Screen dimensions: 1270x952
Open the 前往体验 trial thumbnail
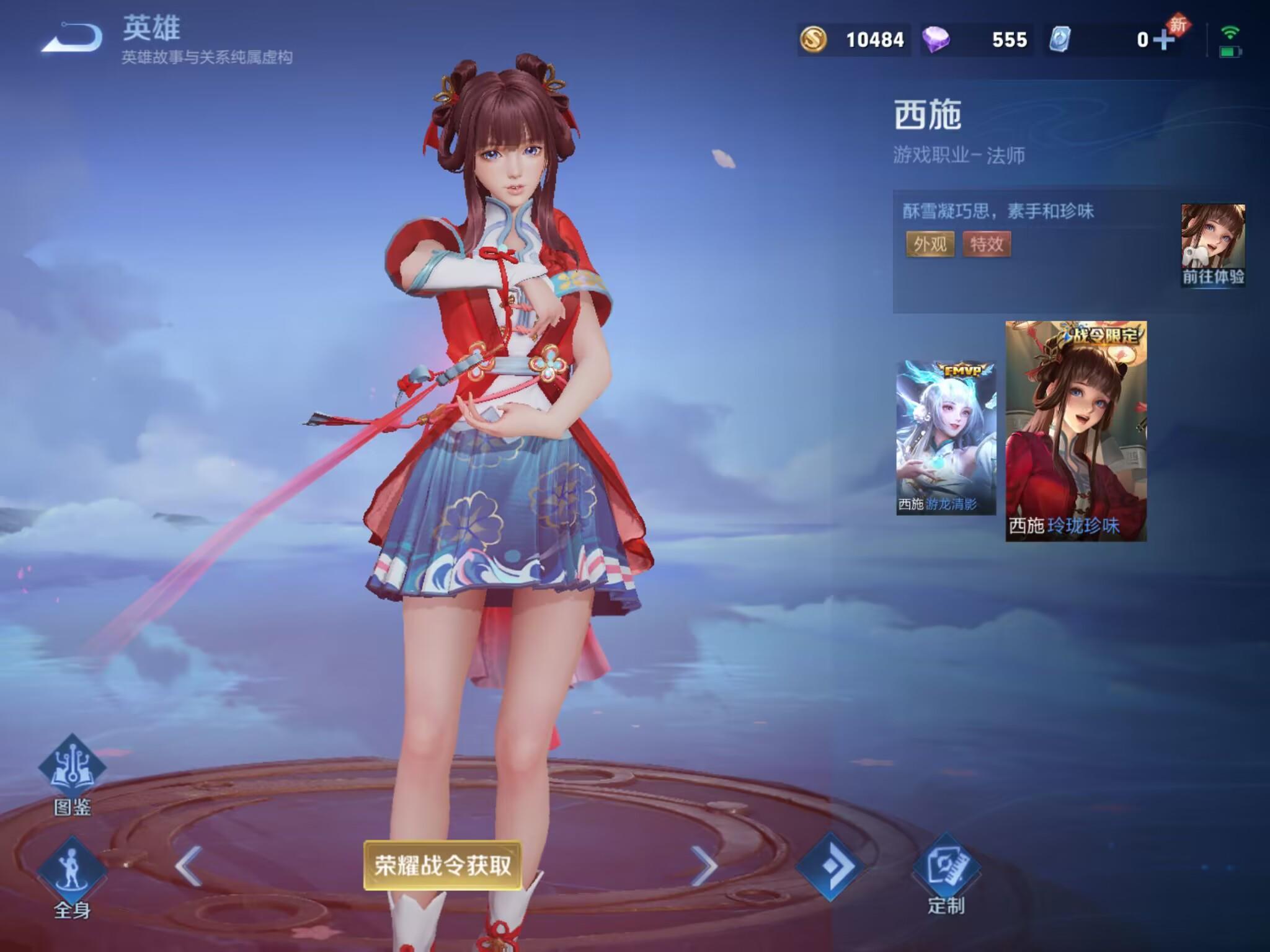click(x=1213, y=245)
